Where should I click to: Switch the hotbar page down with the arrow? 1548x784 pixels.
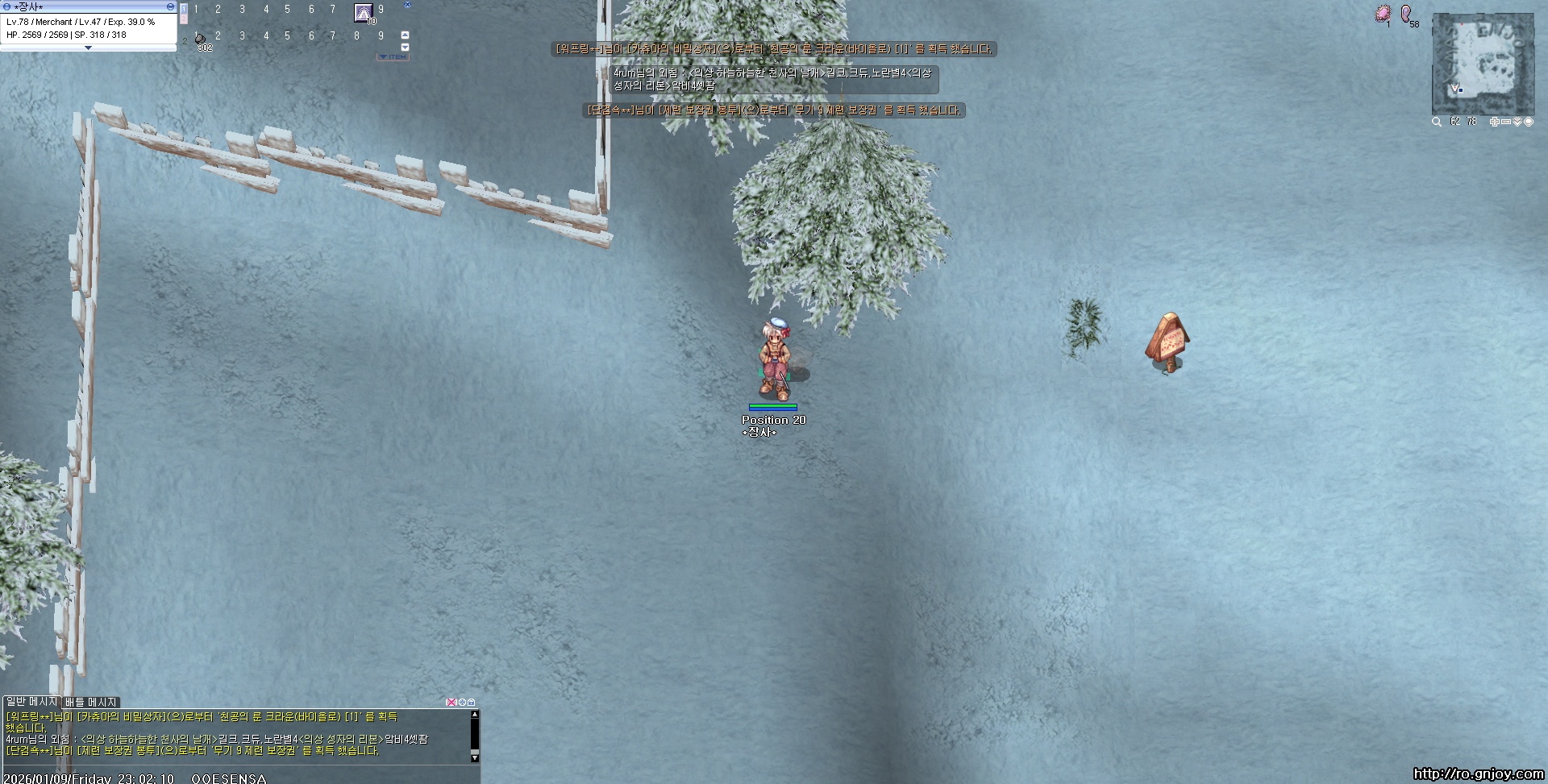[x=405, y=47]
